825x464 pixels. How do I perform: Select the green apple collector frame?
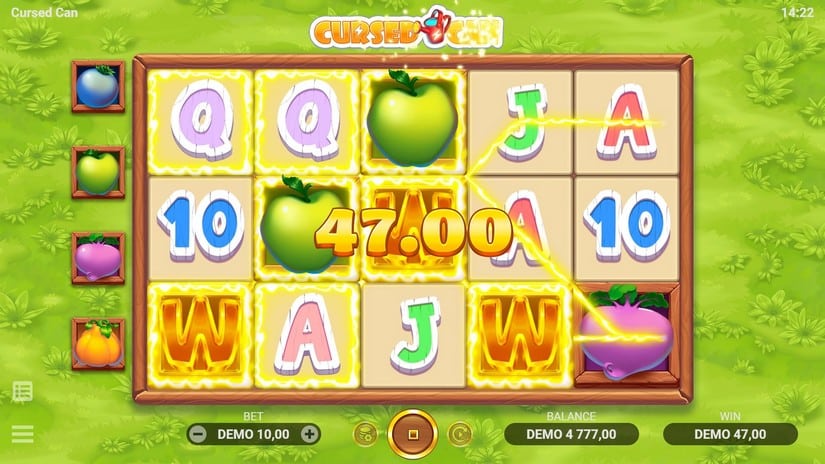(98, 172)
